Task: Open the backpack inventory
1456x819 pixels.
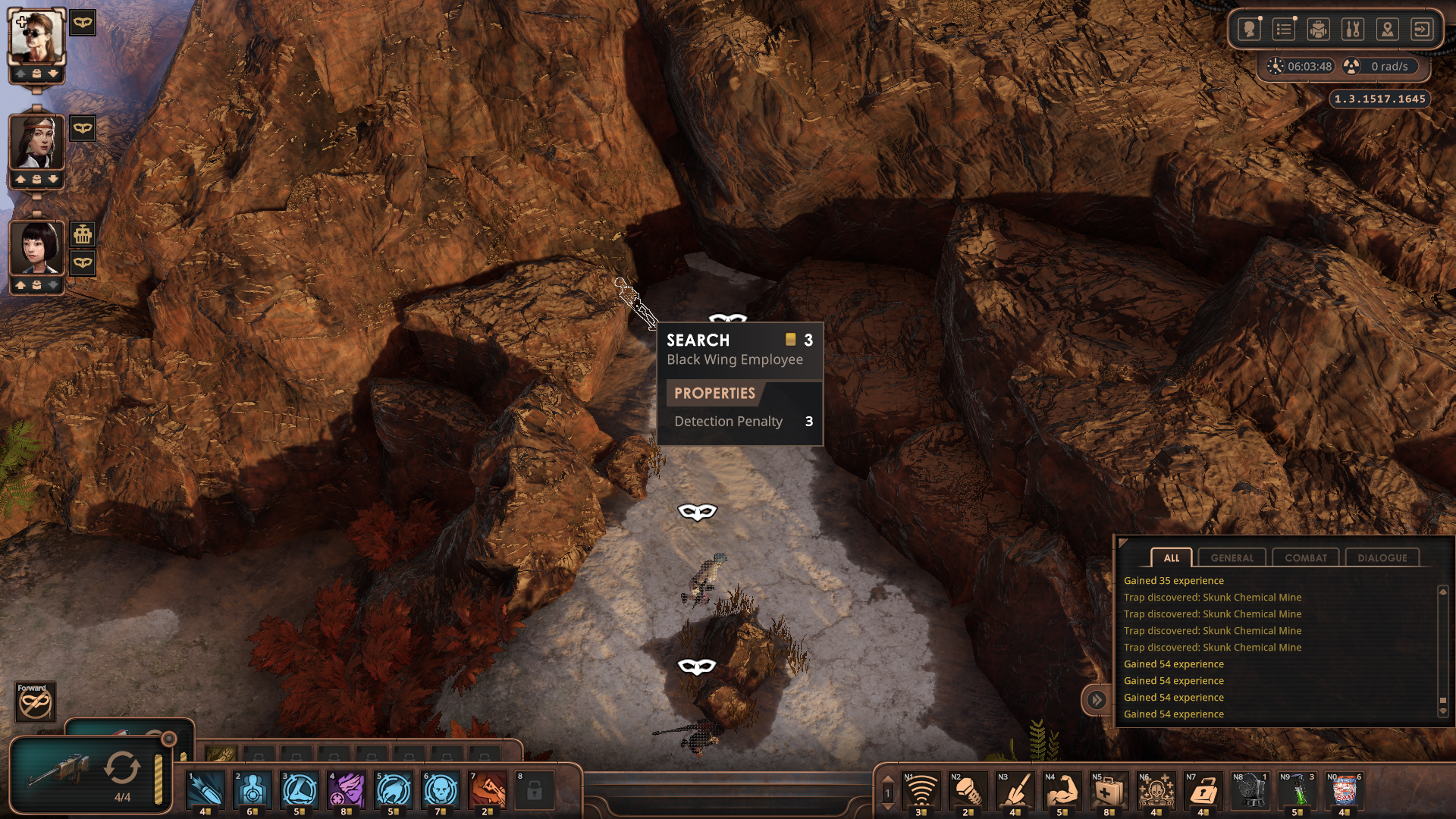Action: click(x=1318, y=30)
